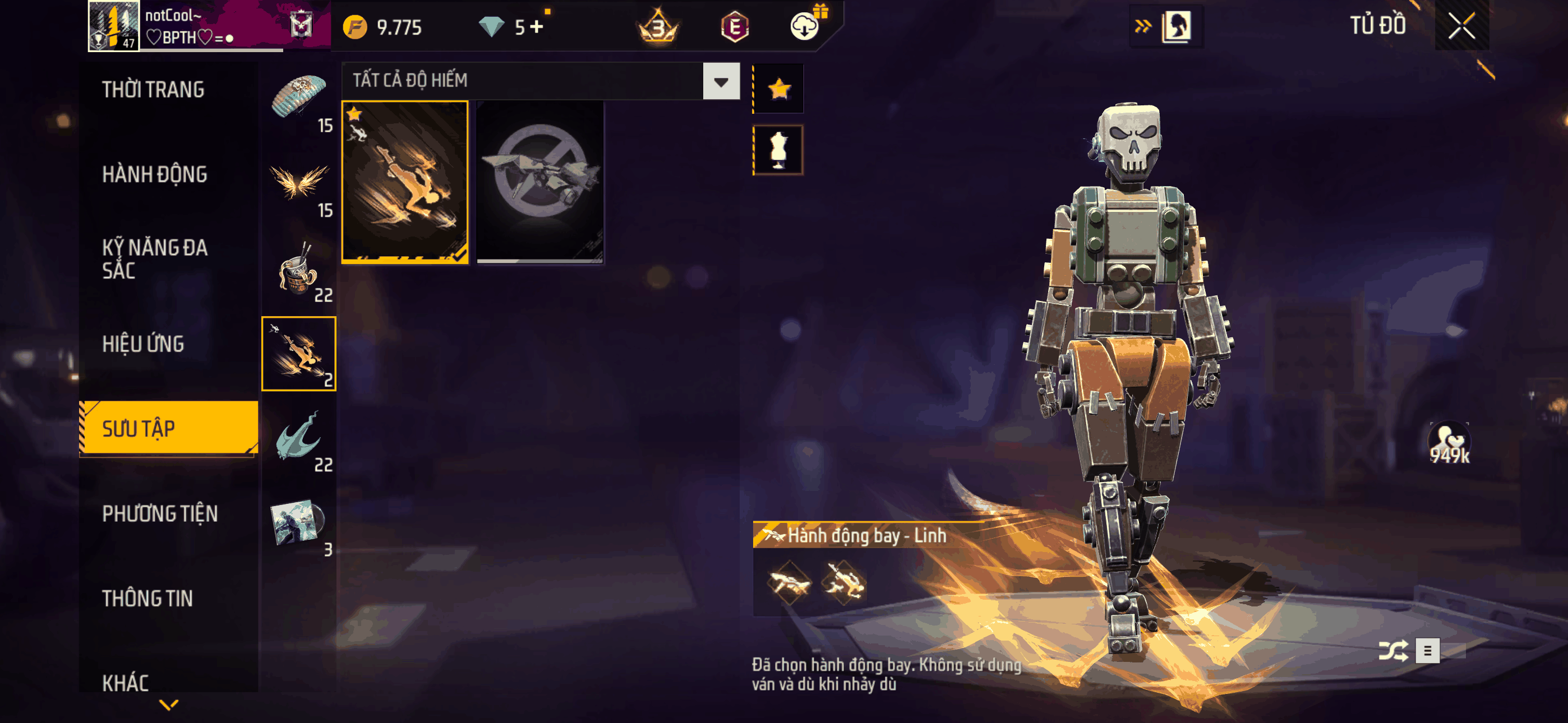The image size is (1568, 723).
Task: Open the Khác category
Action: coord(126,683)
